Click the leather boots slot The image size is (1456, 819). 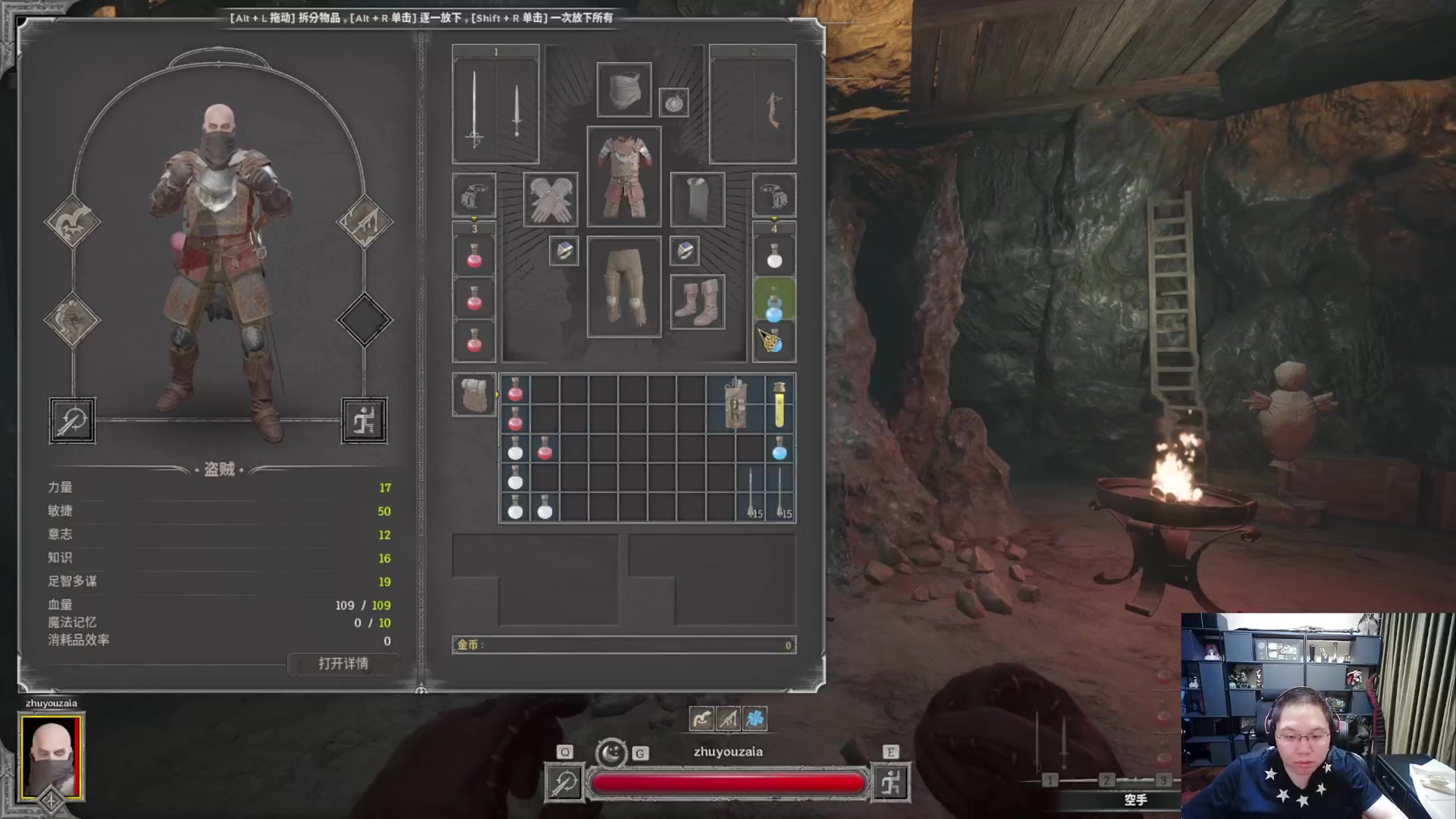click(x=697, y=302)
